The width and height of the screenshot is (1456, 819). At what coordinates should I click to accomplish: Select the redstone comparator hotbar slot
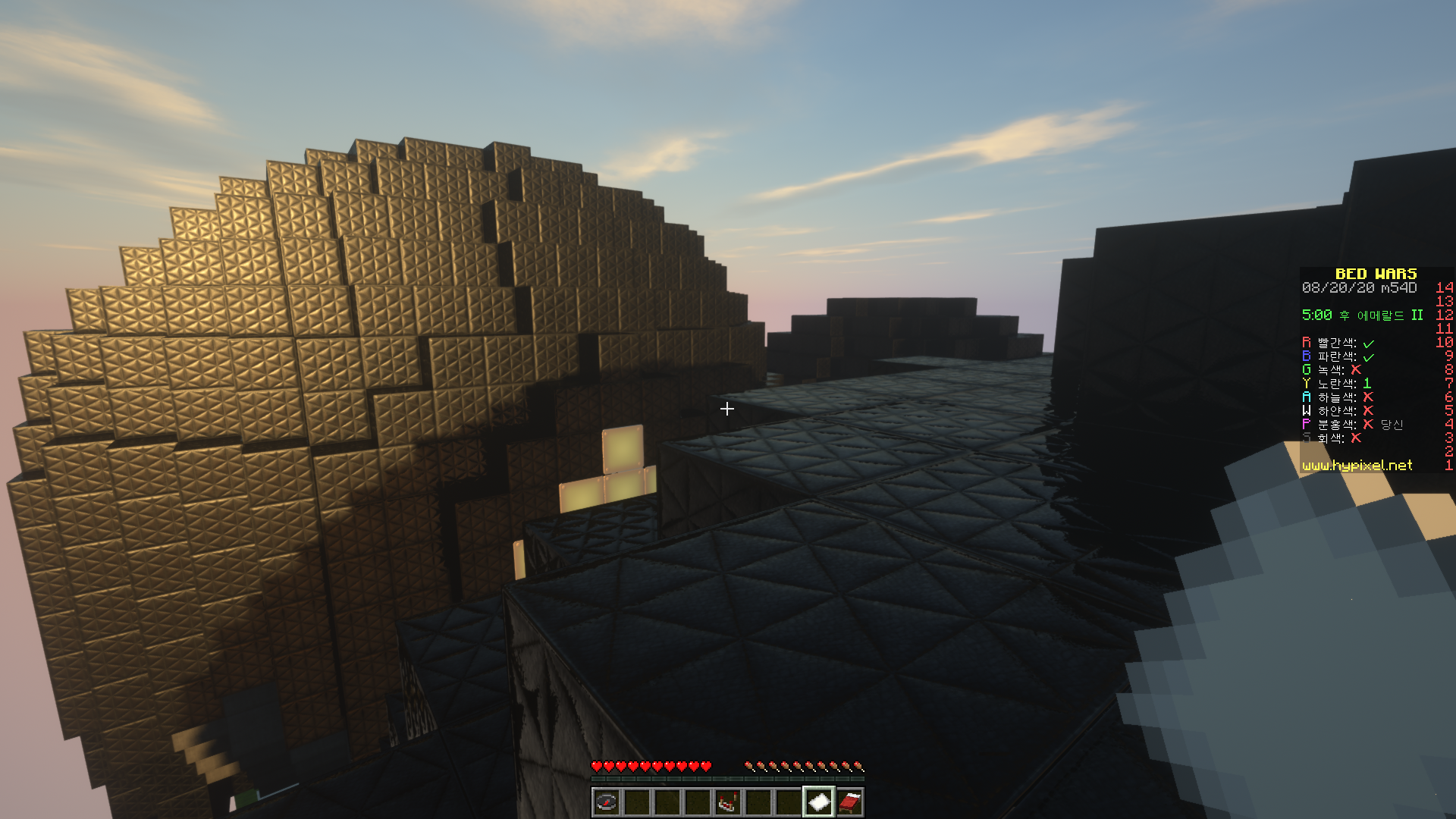pos(727,802)
